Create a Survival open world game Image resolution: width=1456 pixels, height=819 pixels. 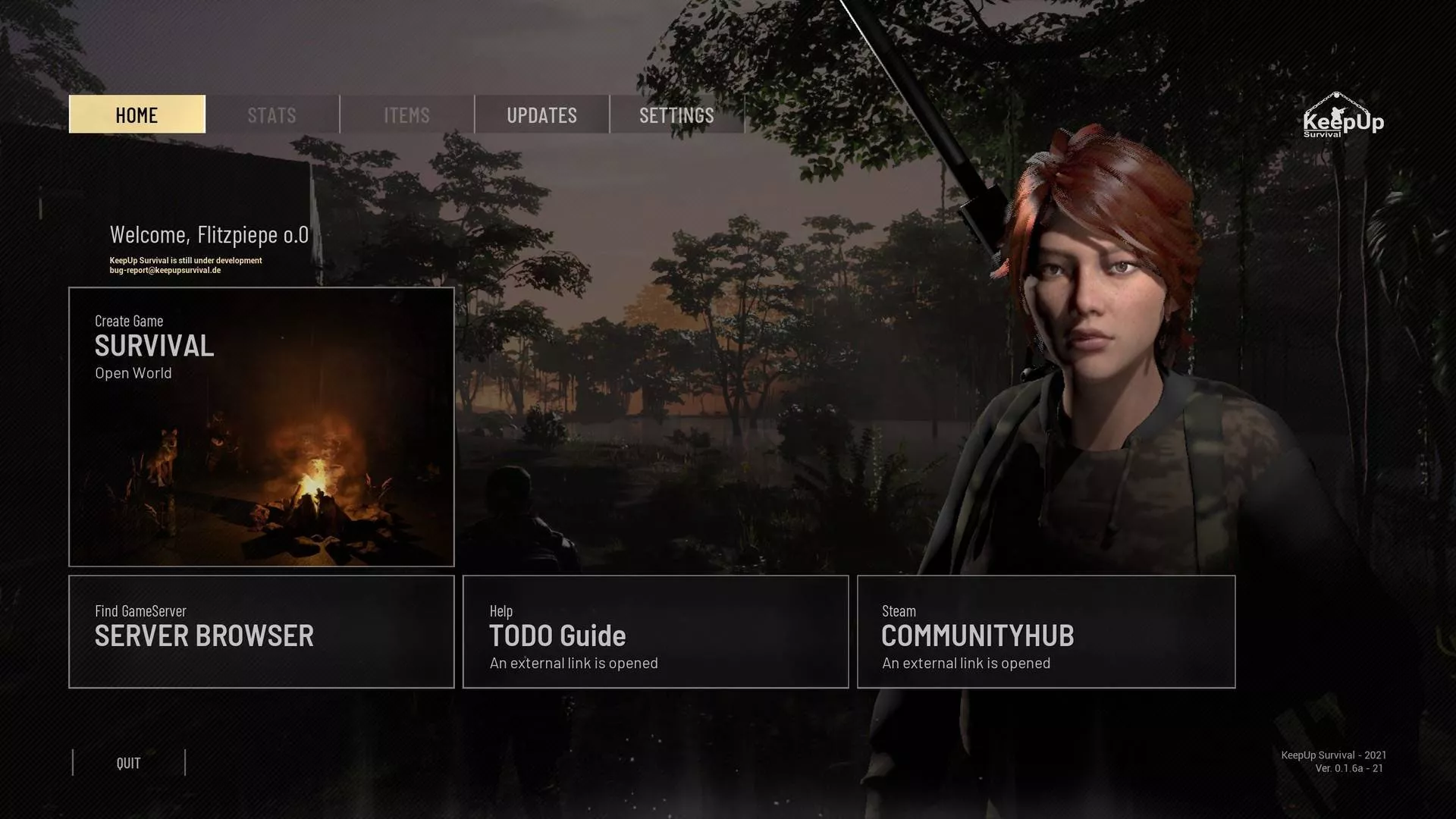(261, 426)
